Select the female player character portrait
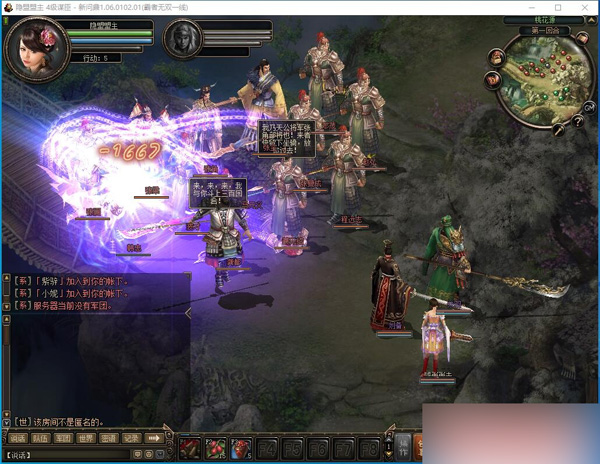Image resolution: width=600 pixels, height=464 pixels. point(38,48)
